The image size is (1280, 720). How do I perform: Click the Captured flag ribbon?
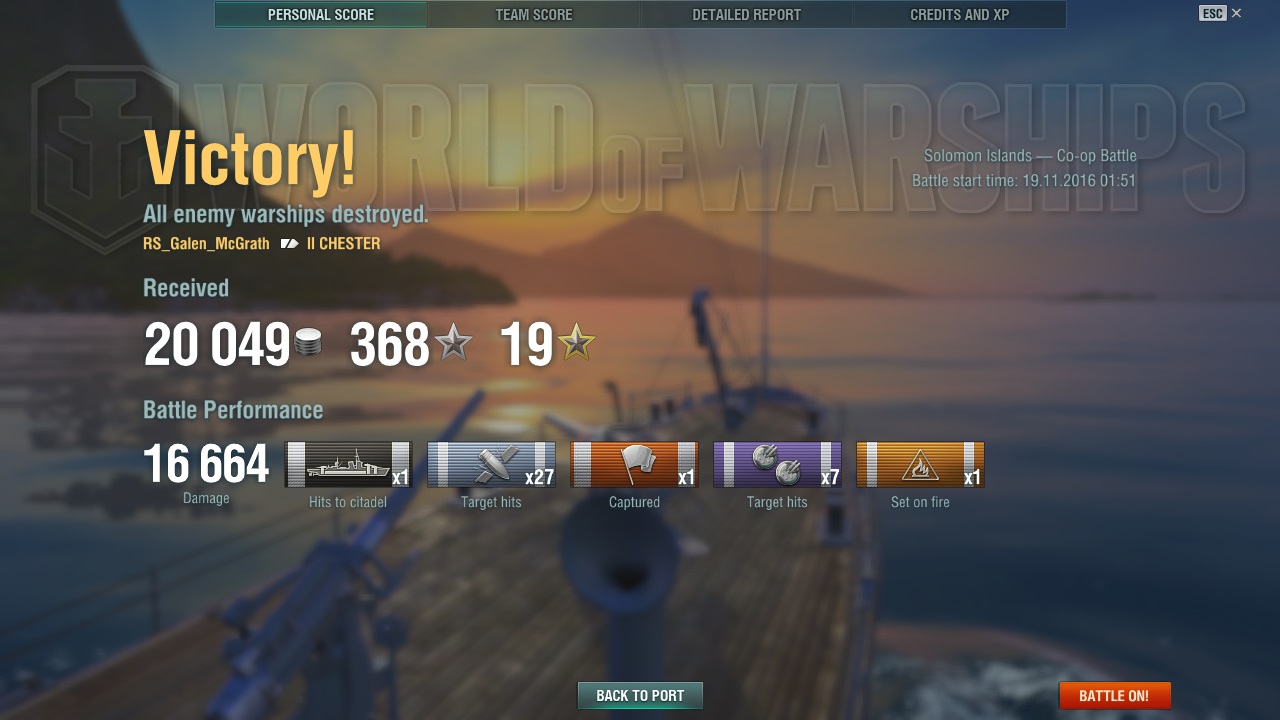click(634, 465)
